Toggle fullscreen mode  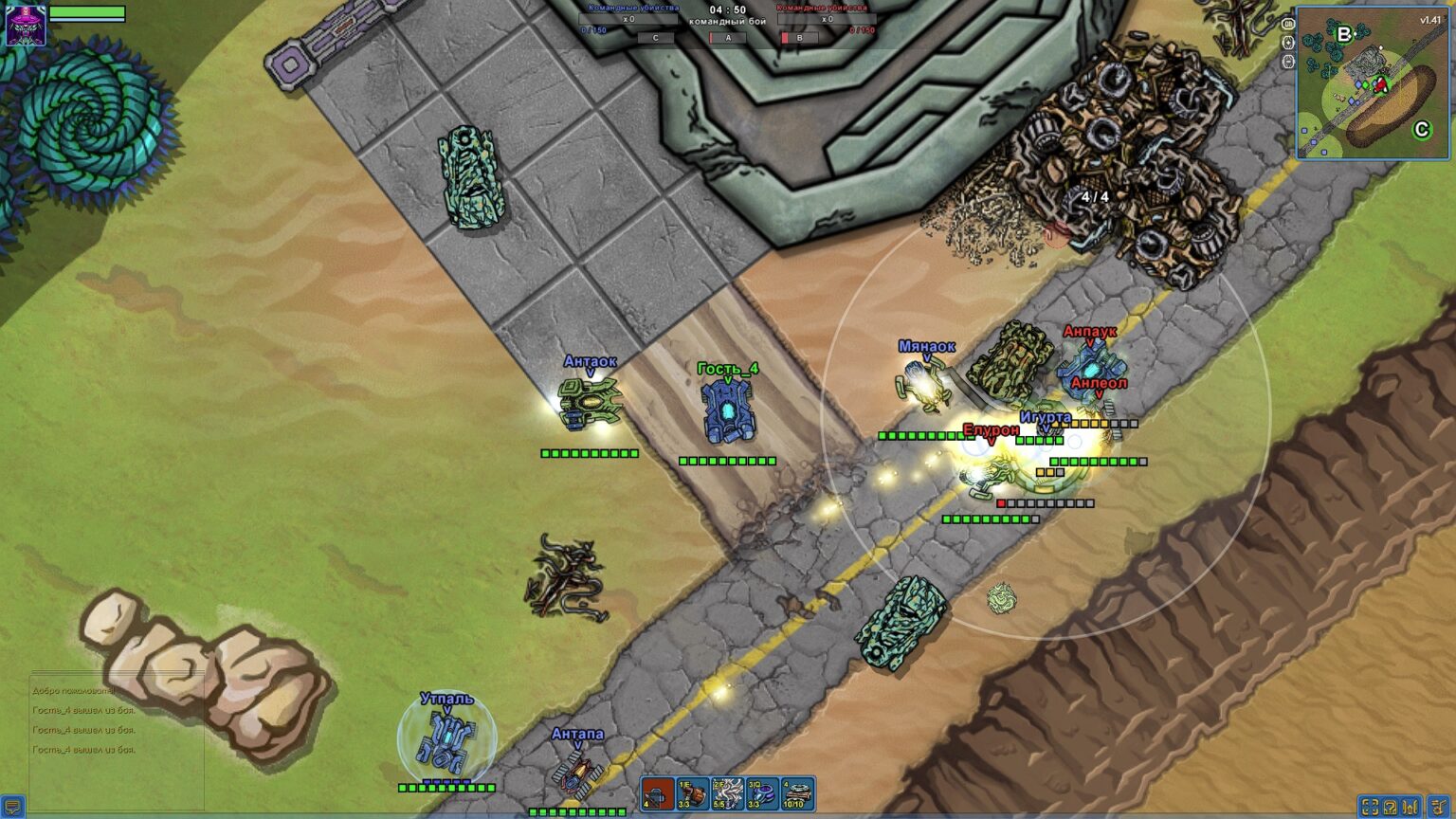click(1370, 807)
